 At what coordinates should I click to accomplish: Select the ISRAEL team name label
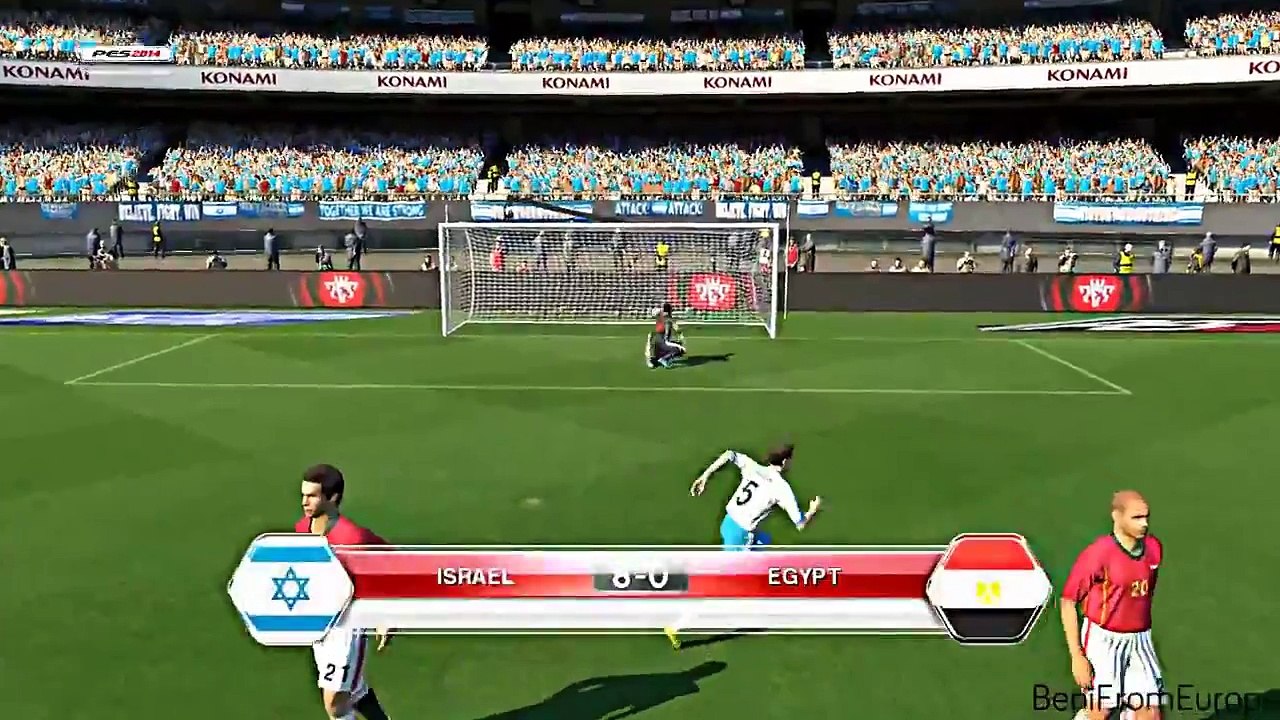point(475,576)
